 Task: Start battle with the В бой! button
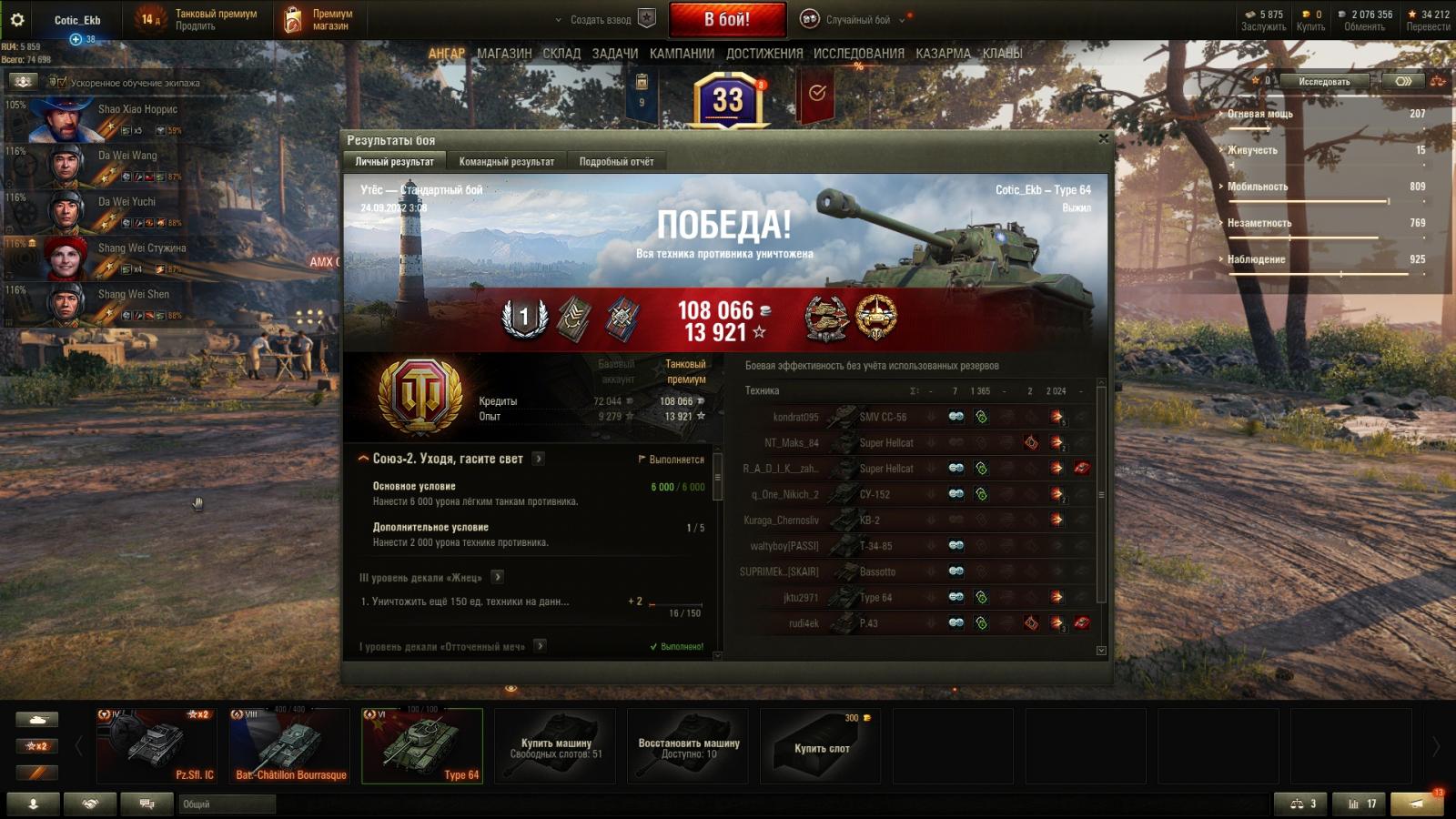pos(727,19)
